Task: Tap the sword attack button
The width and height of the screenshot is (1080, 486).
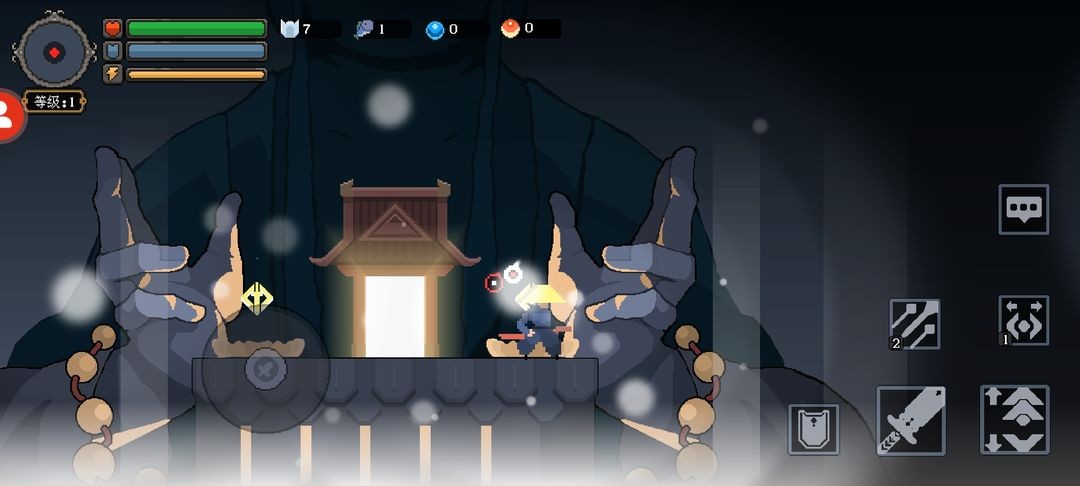Action: [911, 420]
